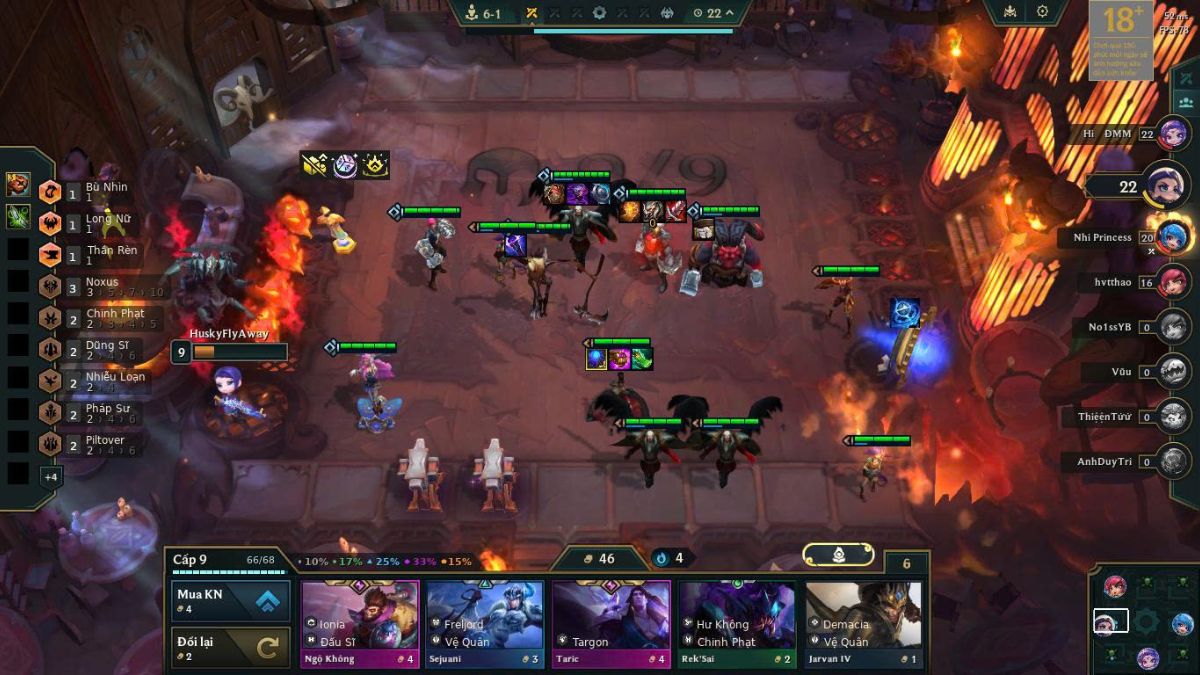Purchase the Sejuani shop card

pos(486,624)
